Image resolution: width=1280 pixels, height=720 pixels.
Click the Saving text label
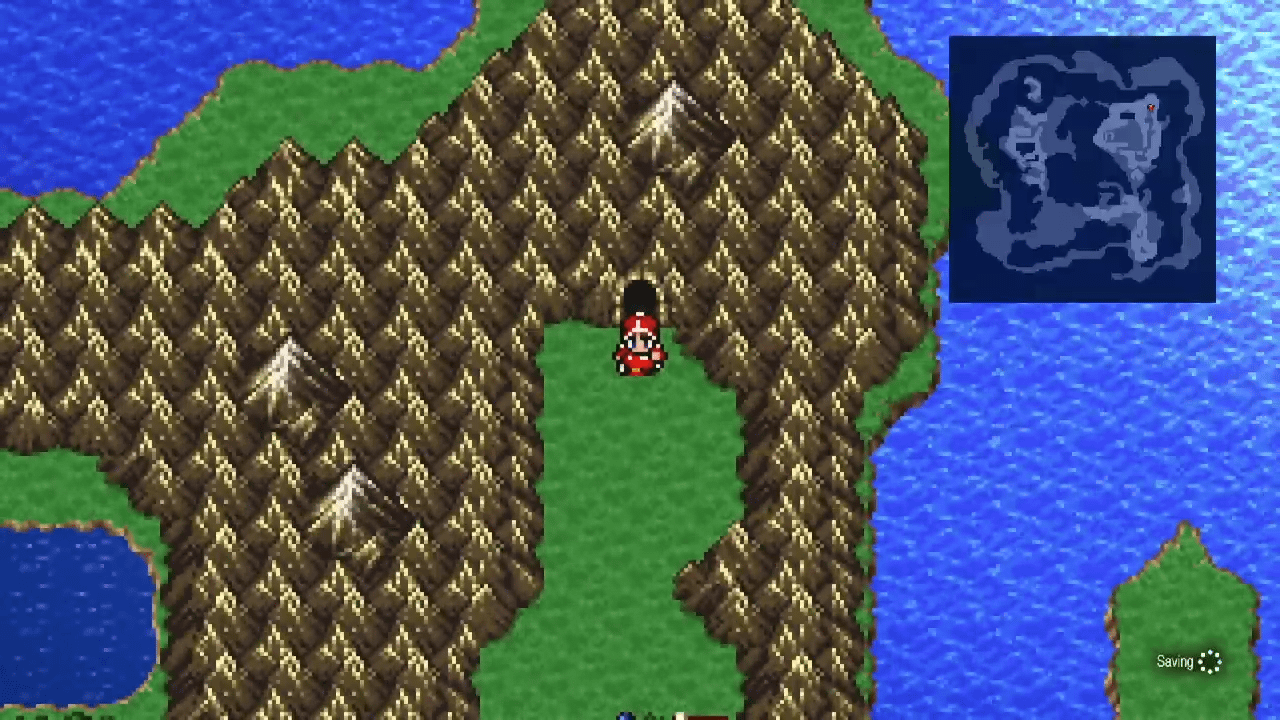click(1175, 662)
